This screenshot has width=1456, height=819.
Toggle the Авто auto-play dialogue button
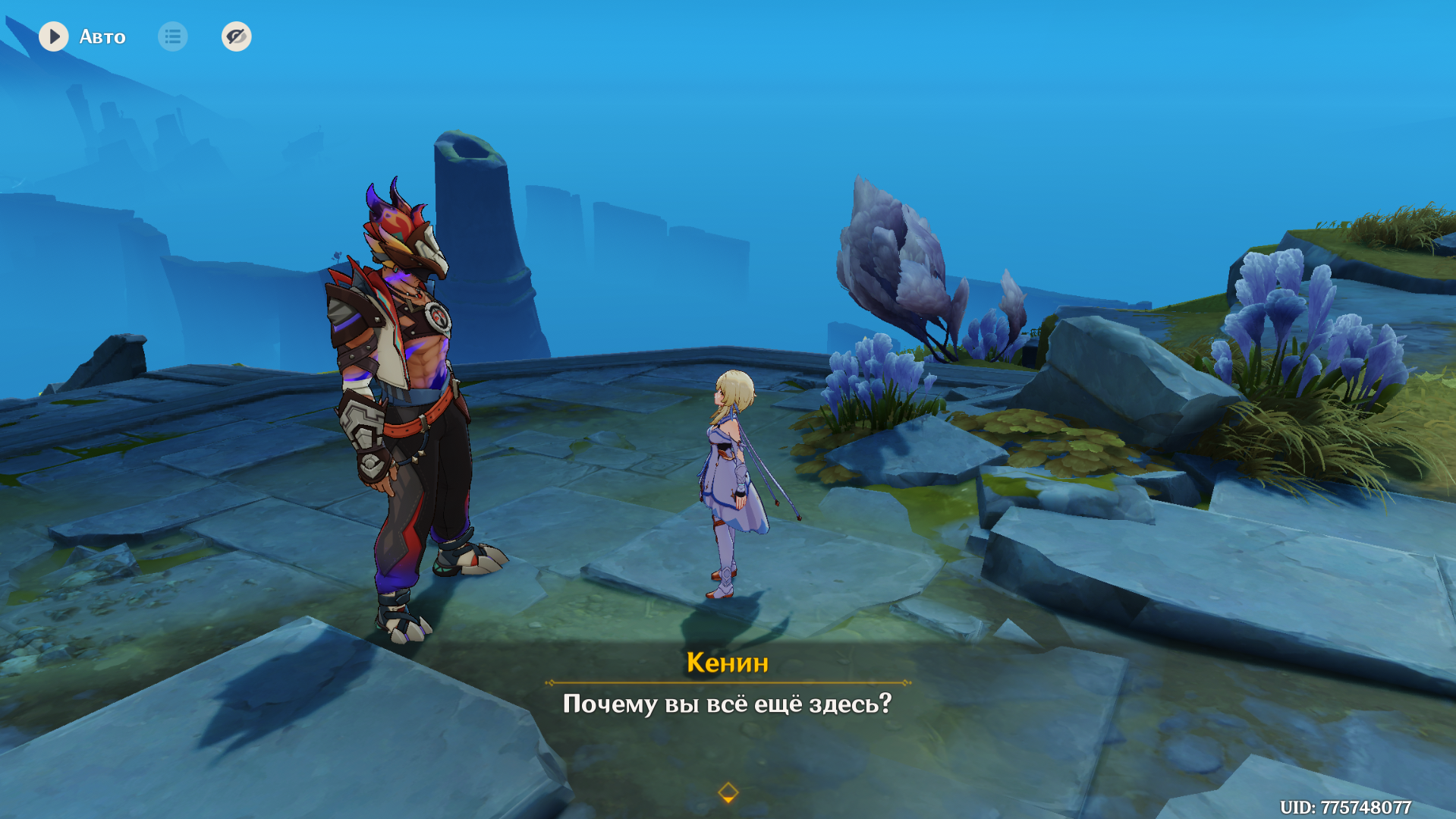(54, 36)
